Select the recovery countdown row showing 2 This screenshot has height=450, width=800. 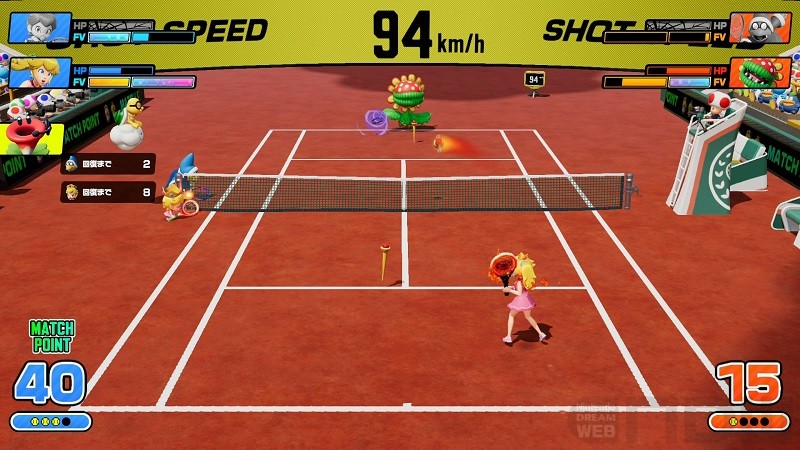(x=108, y=164)
